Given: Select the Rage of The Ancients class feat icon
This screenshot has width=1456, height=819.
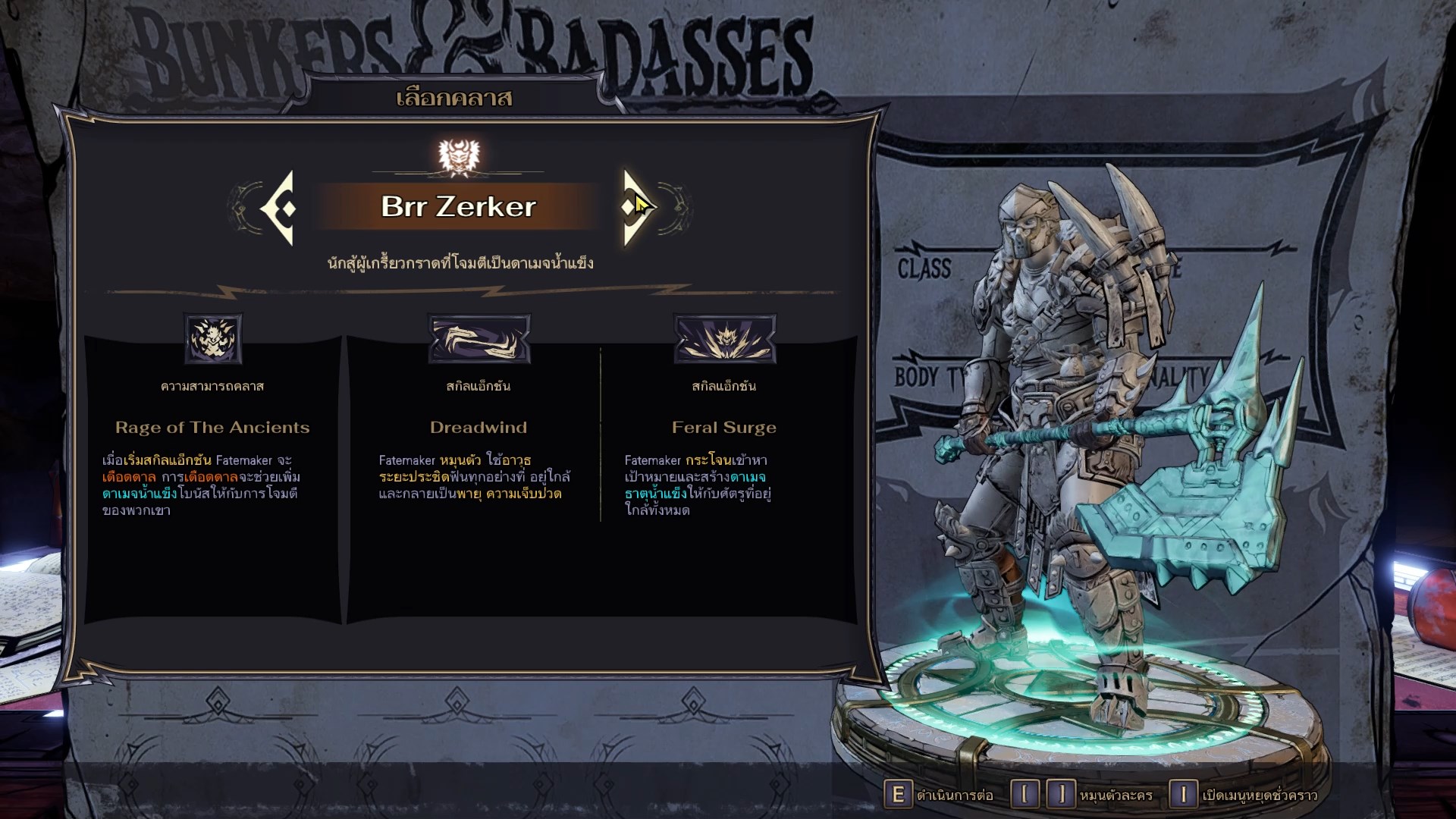Looking at the screenshot, I should point(213,338).
